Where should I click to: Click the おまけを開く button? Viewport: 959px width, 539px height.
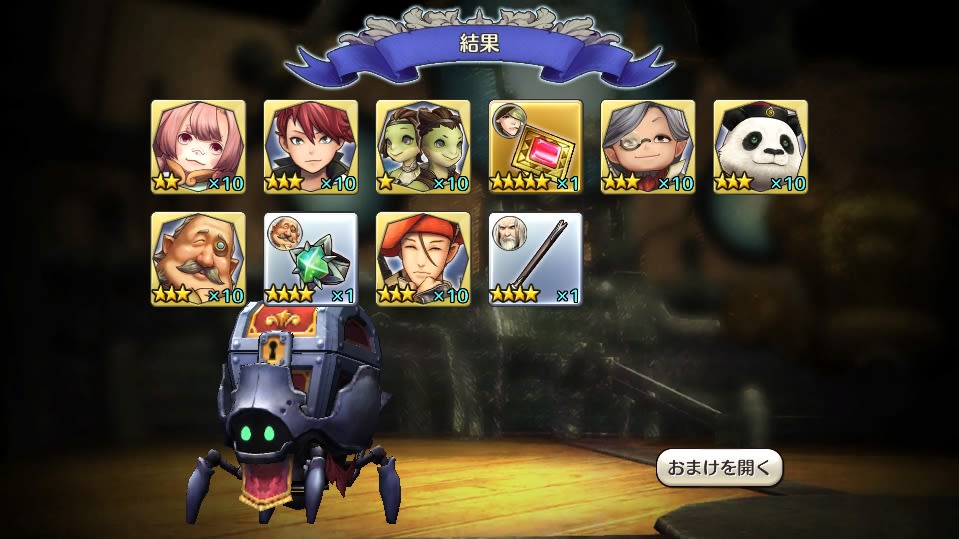[719, 468]
